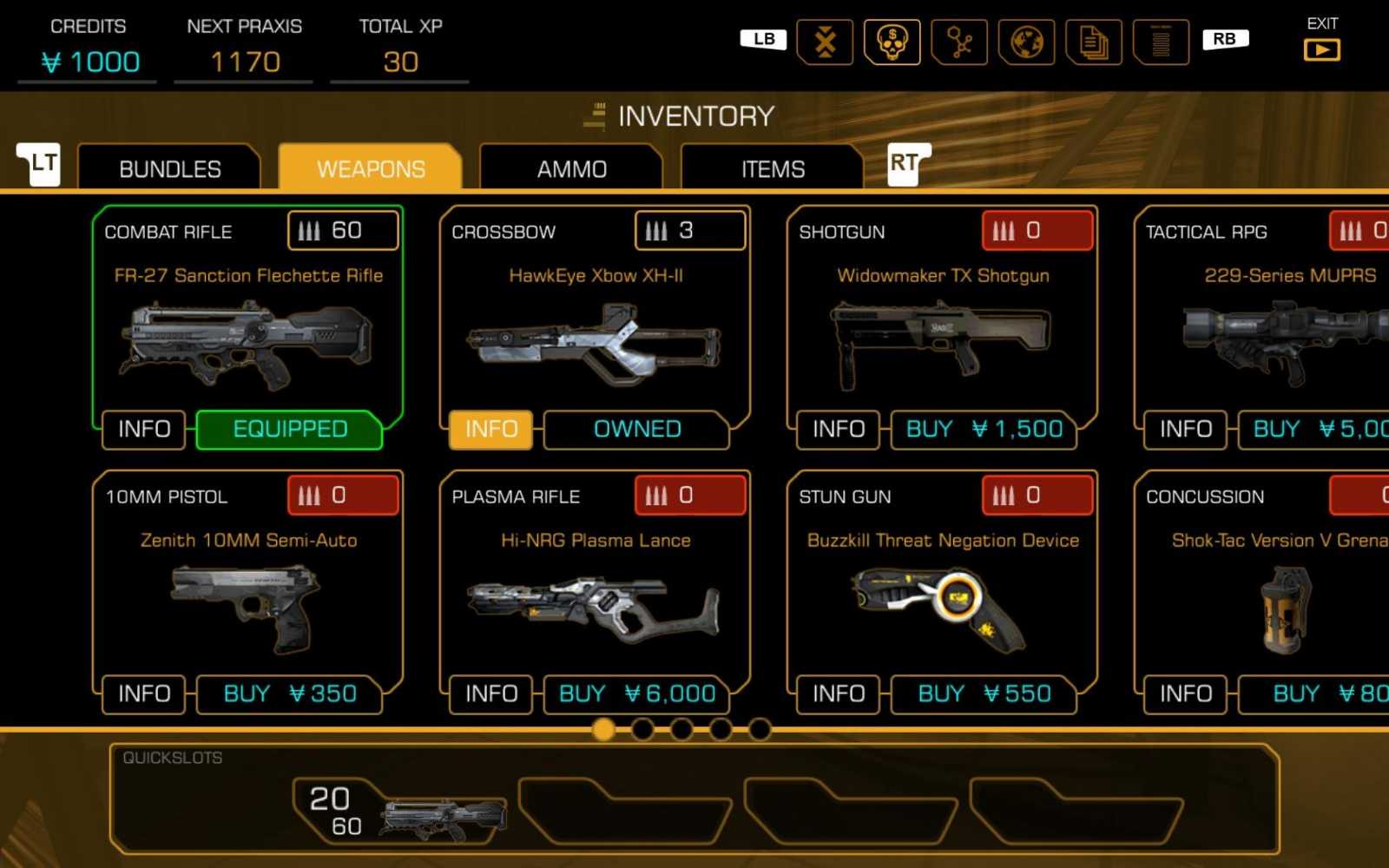This screenshot has width=1389, height=868.
Task: View Stun Gun info
Action: [x=839, y=694]
